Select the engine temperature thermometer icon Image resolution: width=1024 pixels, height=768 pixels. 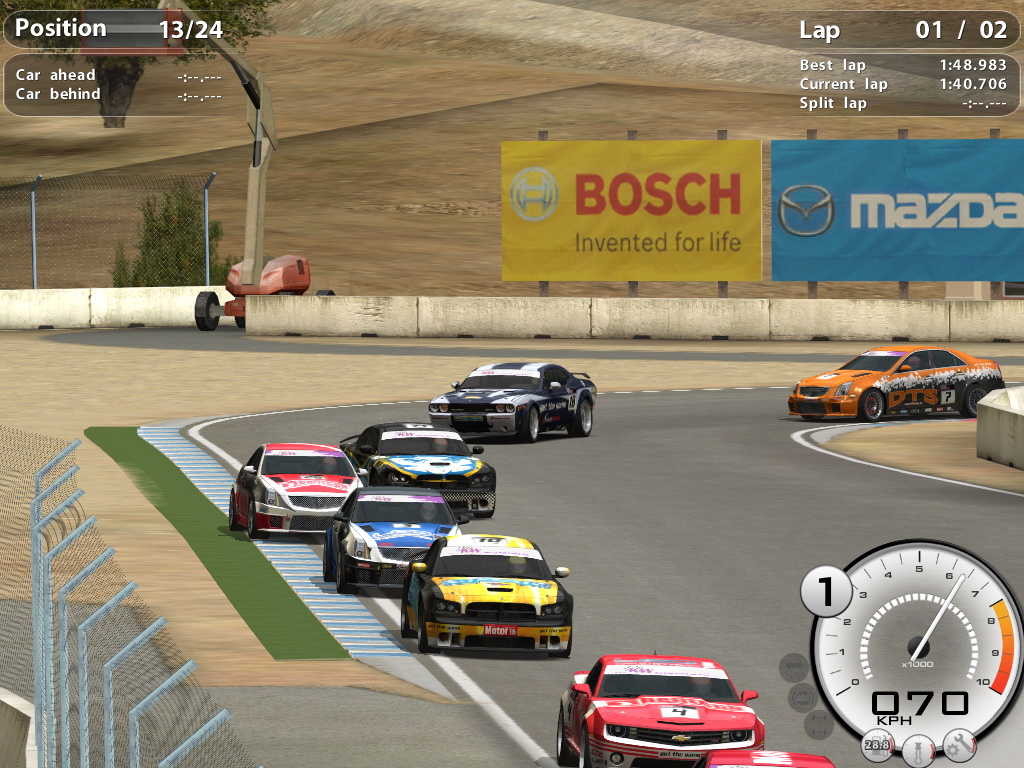pos(916,747)
